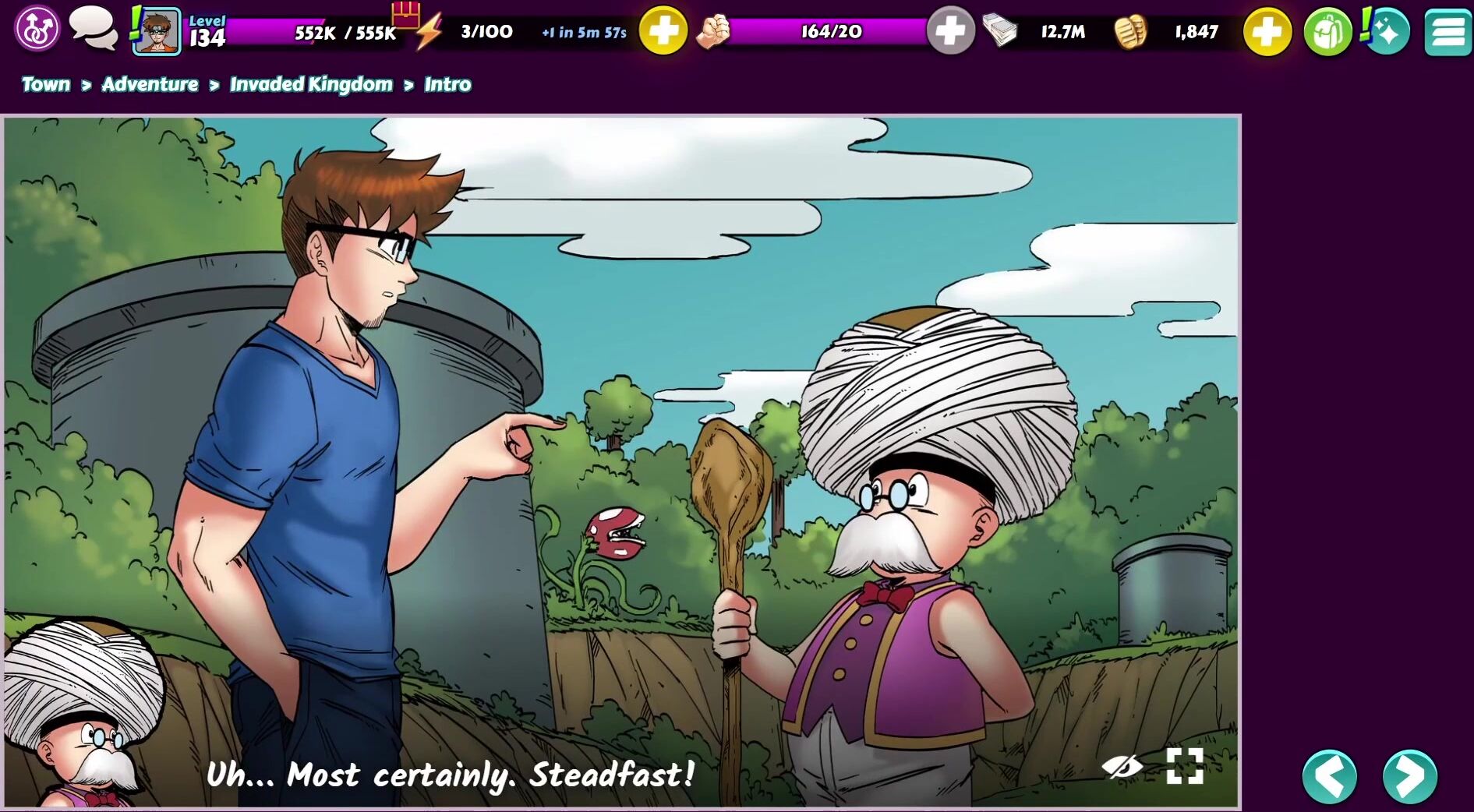
Task: Hide the dialogue text with eye icon
Action: pos(1122,767)
